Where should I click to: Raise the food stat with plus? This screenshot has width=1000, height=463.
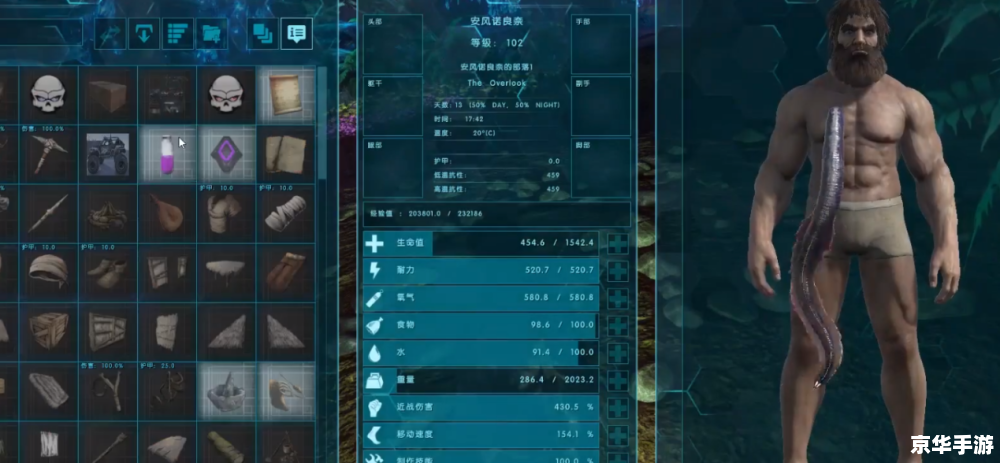pyautogui.click(x=619, y=326)
